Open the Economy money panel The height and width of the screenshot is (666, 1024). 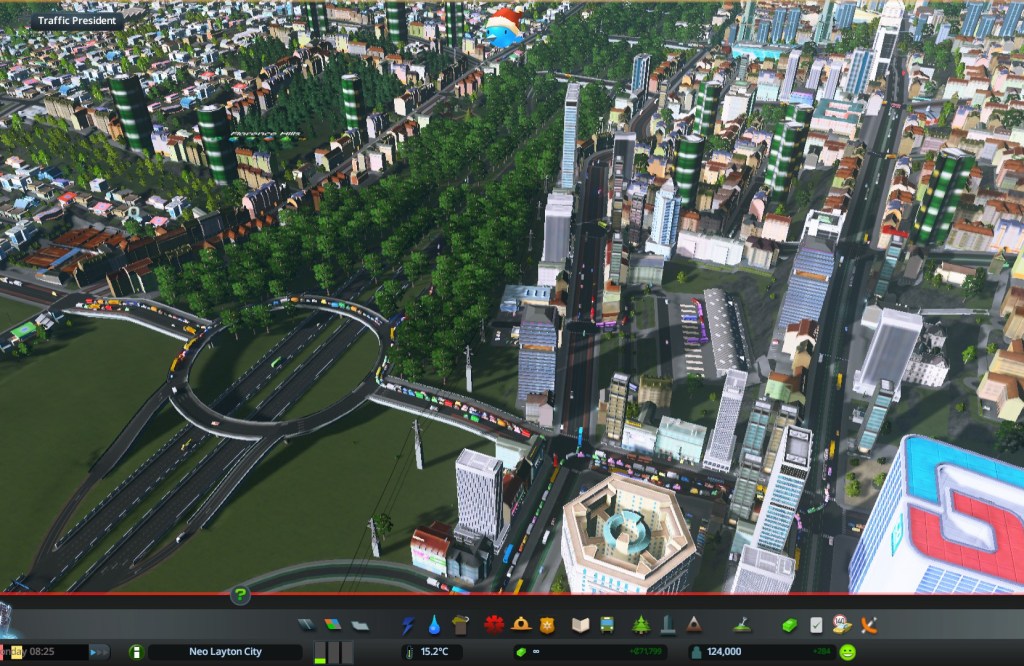click(x=790, y=625)
